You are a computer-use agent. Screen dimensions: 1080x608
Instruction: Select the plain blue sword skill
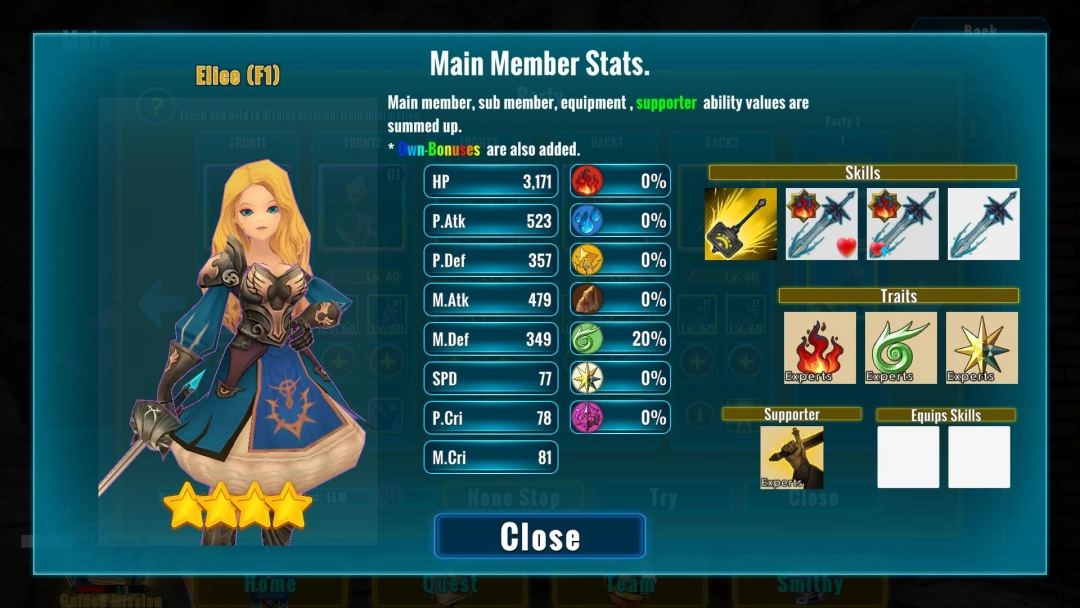pyautogui.click(x=983, y=224)
